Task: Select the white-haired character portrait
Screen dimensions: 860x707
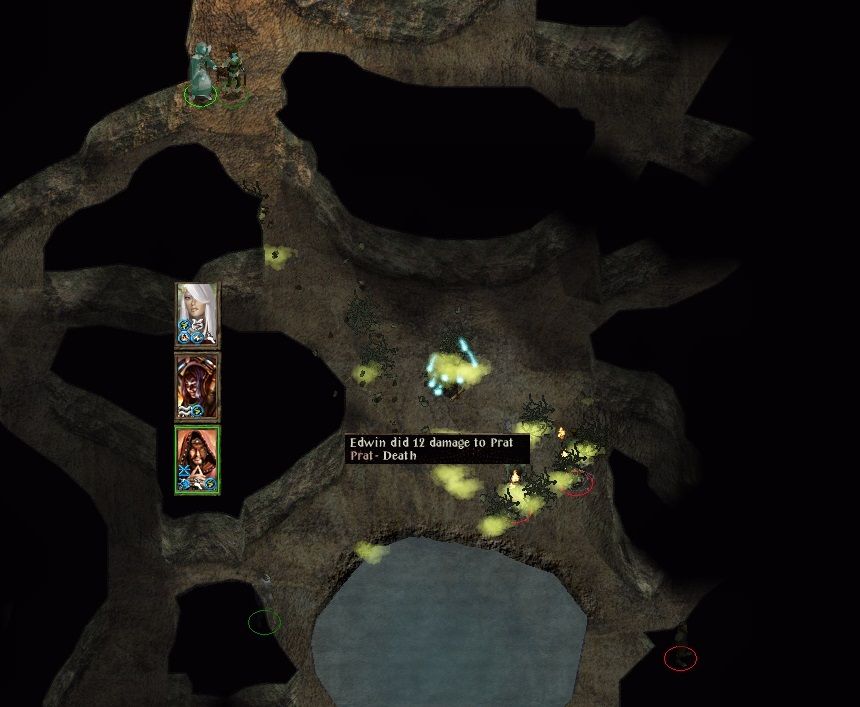Action: click(x=197, y=312)
